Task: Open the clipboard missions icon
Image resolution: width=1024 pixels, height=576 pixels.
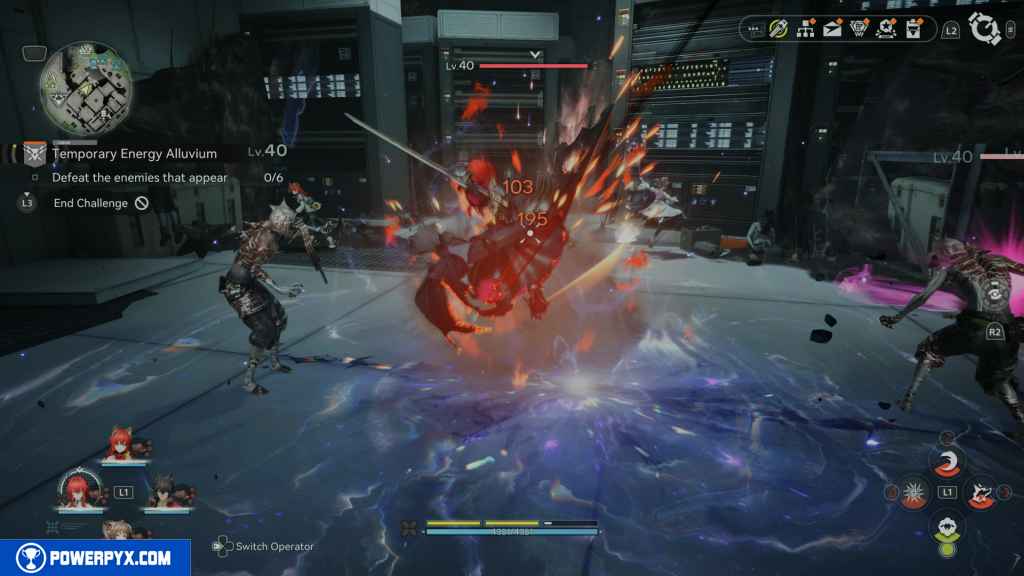Action: point(911,29)
